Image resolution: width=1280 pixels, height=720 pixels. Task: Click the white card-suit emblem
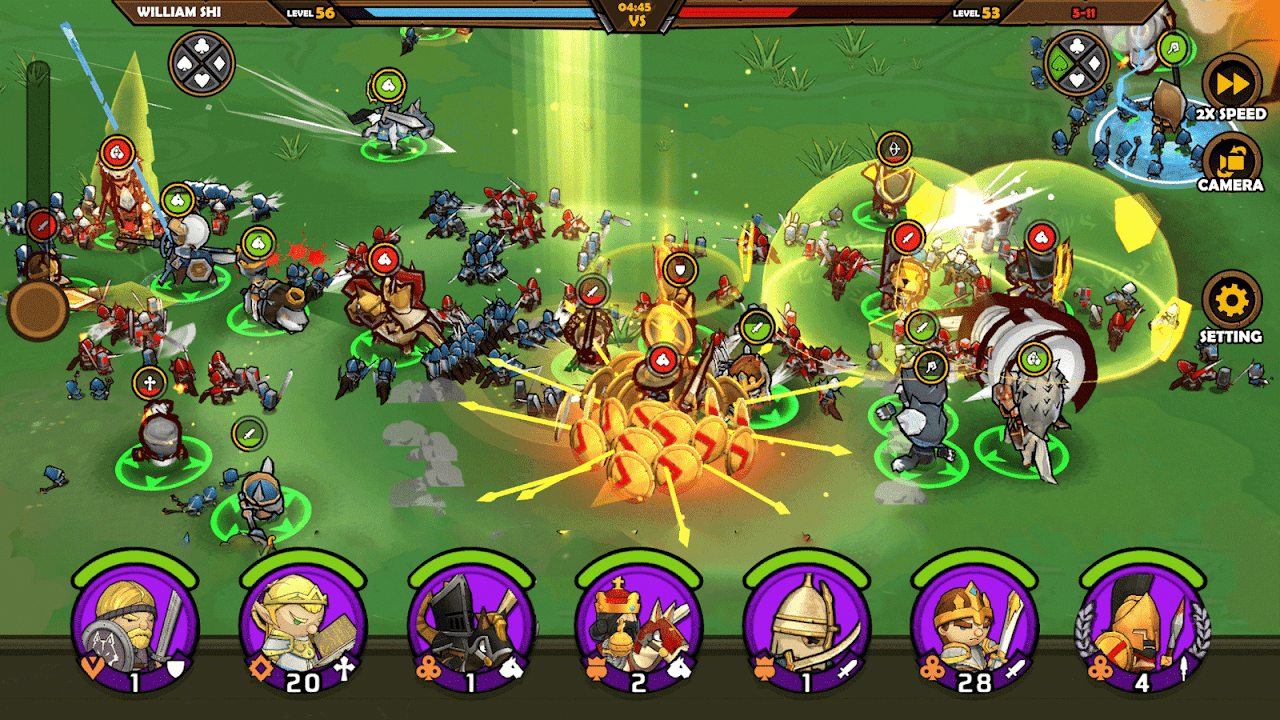[x=201, y=63]
